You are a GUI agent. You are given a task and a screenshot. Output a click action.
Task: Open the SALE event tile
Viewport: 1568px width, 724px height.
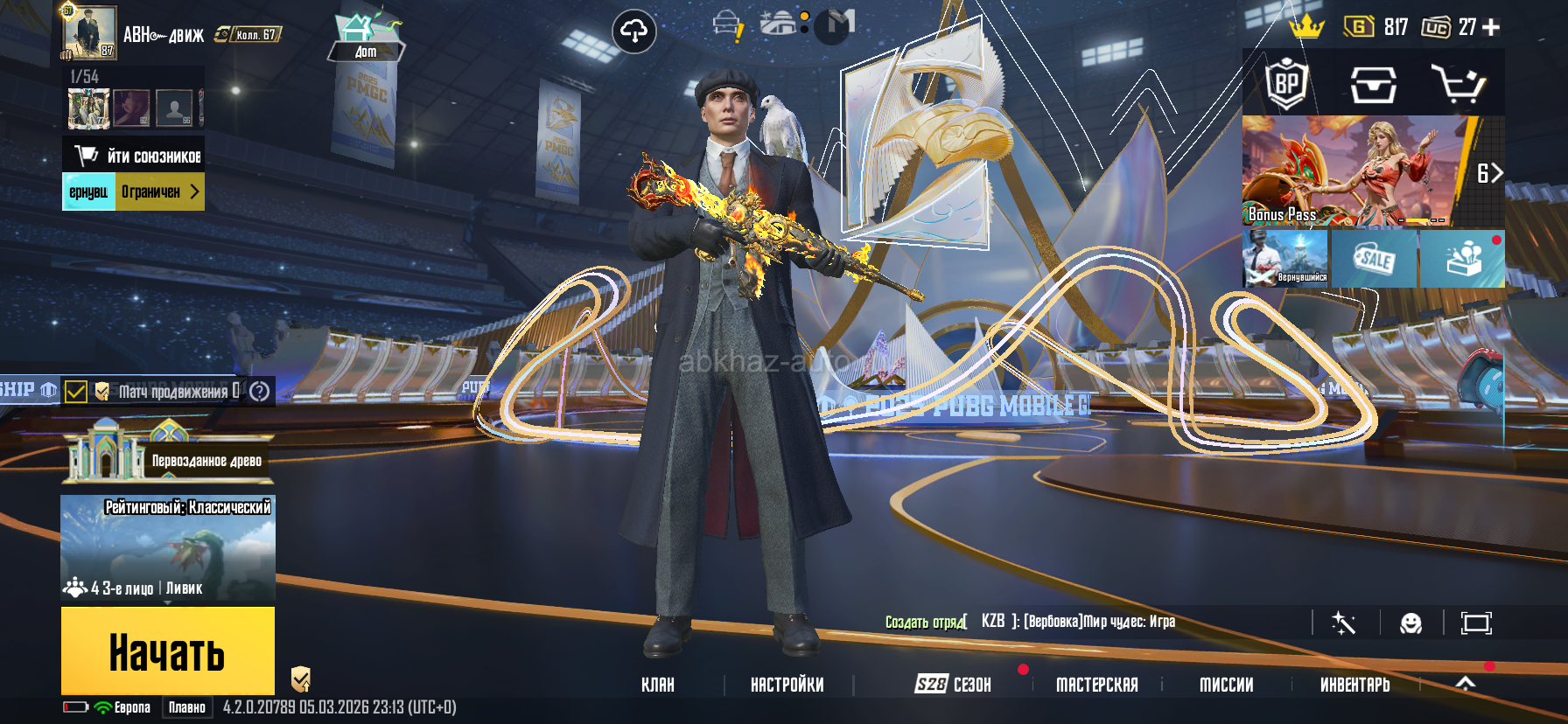tap(1374, 259)
